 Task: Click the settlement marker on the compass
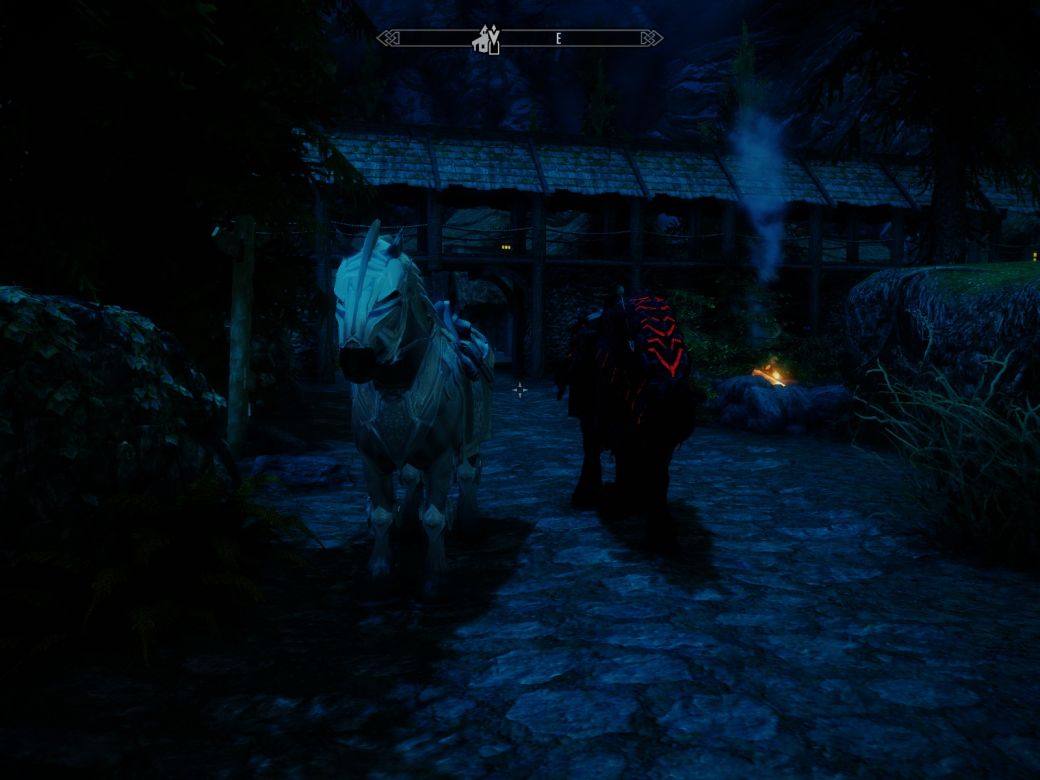(482, 41)
